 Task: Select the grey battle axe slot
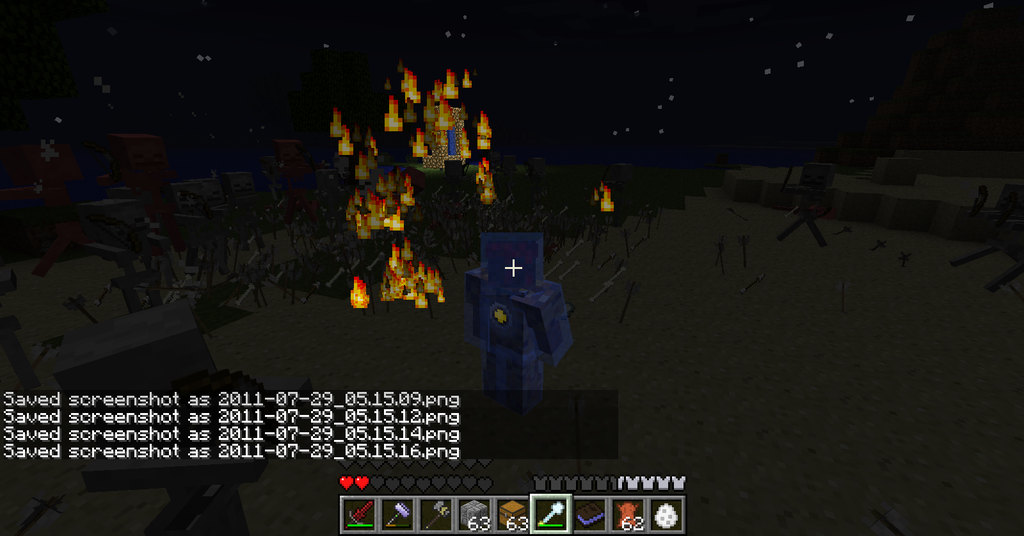[x=435, y=514]
